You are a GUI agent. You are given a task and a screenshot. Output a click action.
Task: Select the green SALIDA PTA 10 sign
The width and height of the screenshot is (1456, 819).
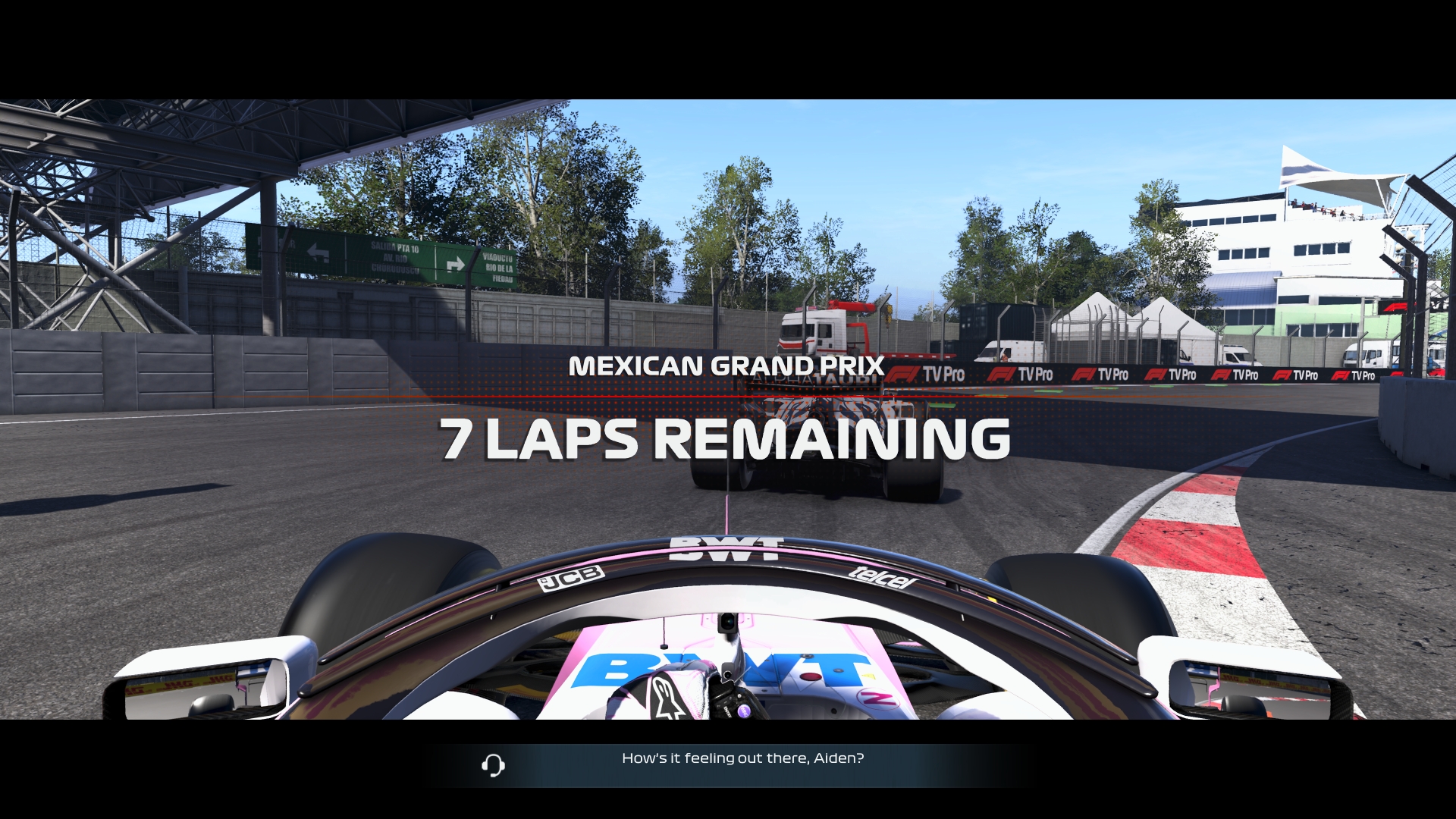tap(395, 250)
